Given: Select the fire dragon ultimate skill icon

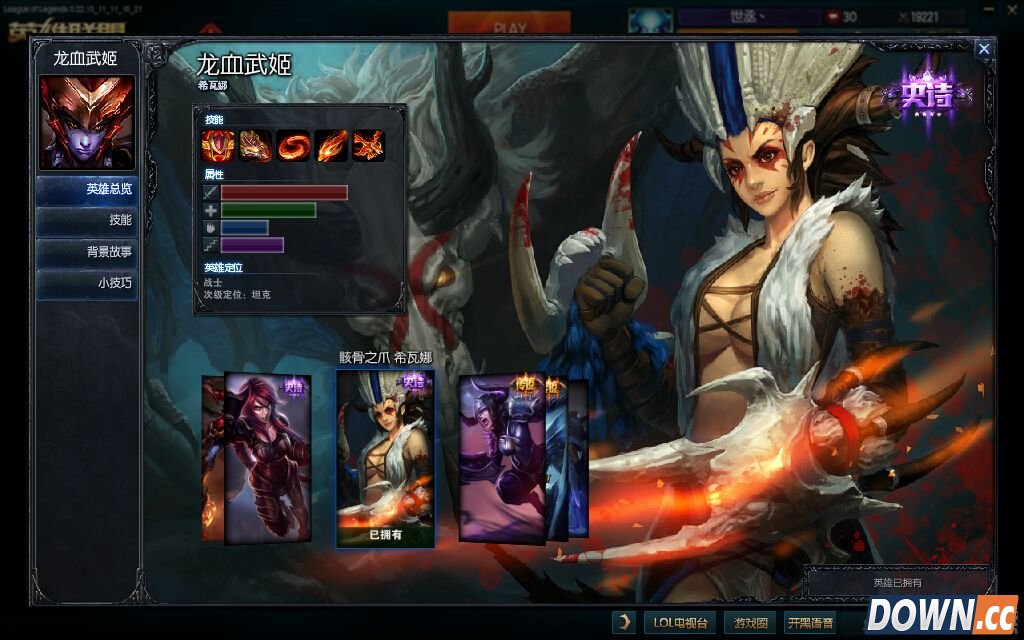Looking at the screenshot, I should [368, 146].
